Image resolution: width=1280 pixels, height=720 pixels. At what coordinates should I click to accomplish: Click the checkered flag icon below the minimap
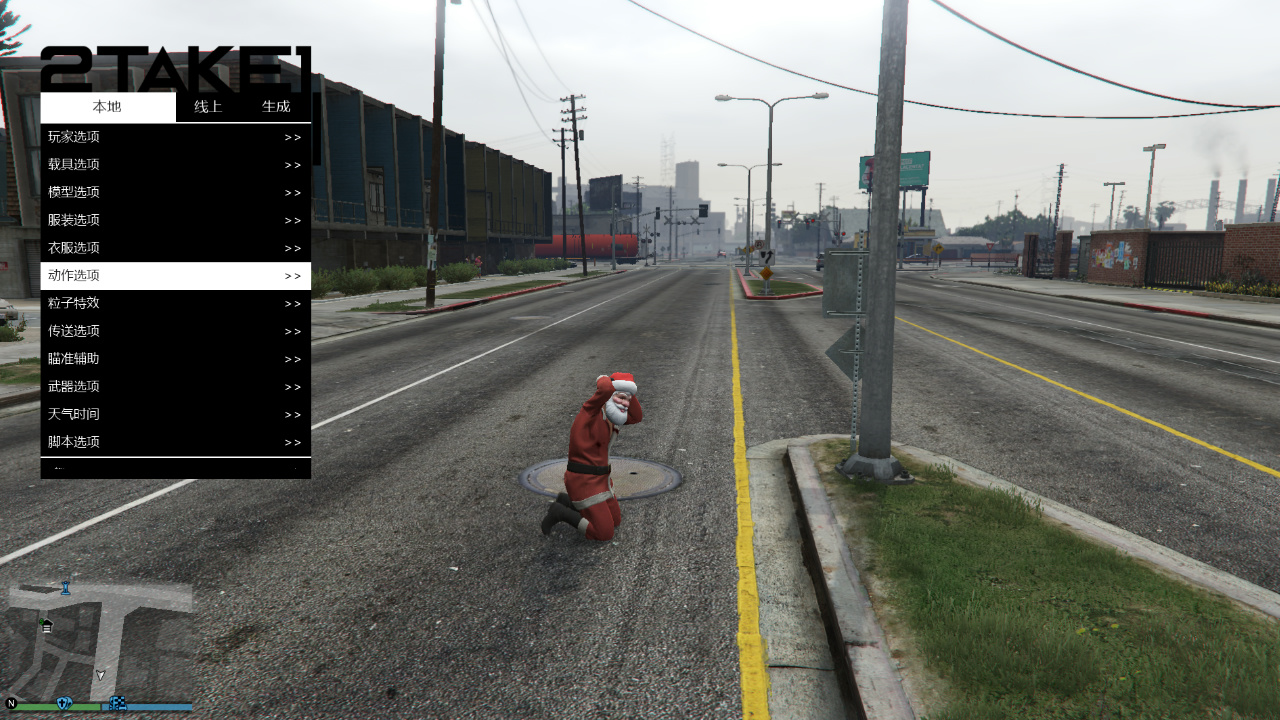(x=118, y=704)
